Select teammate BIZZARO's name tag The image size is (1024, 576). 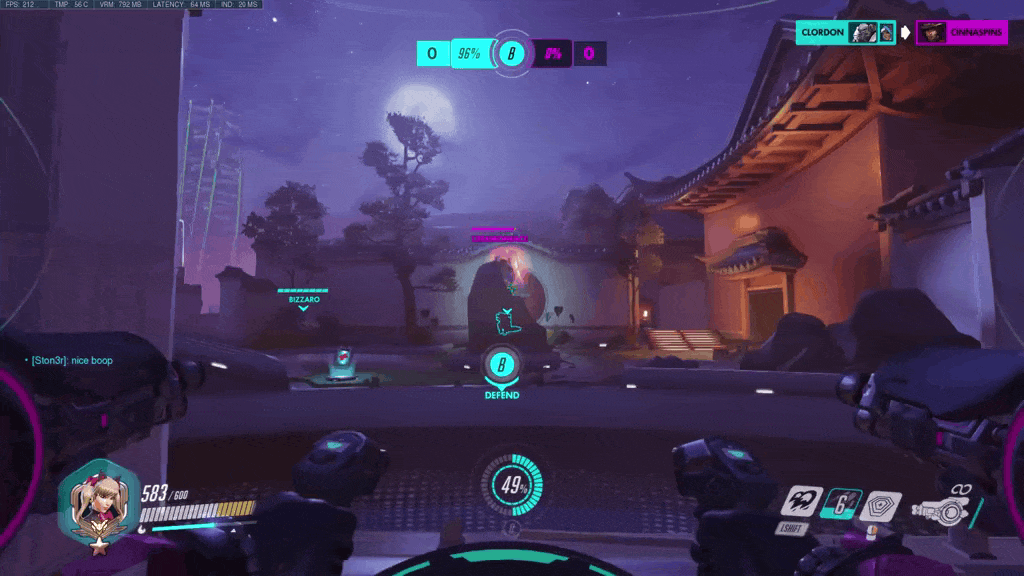(303, 299)
